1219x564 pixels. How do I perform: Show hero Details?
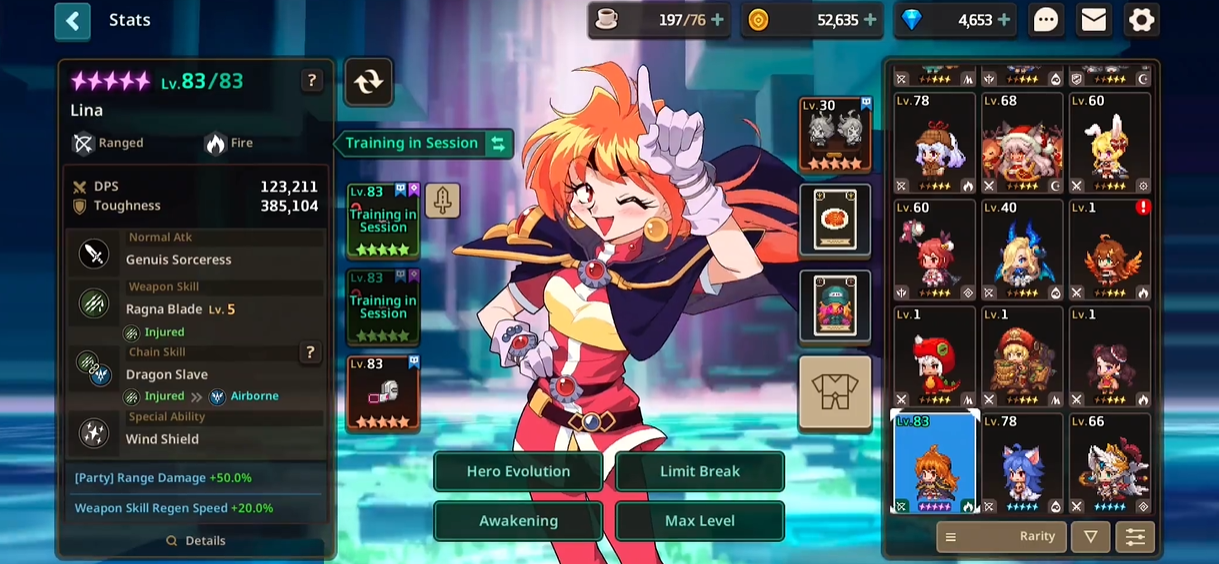[x=196, y=541]
